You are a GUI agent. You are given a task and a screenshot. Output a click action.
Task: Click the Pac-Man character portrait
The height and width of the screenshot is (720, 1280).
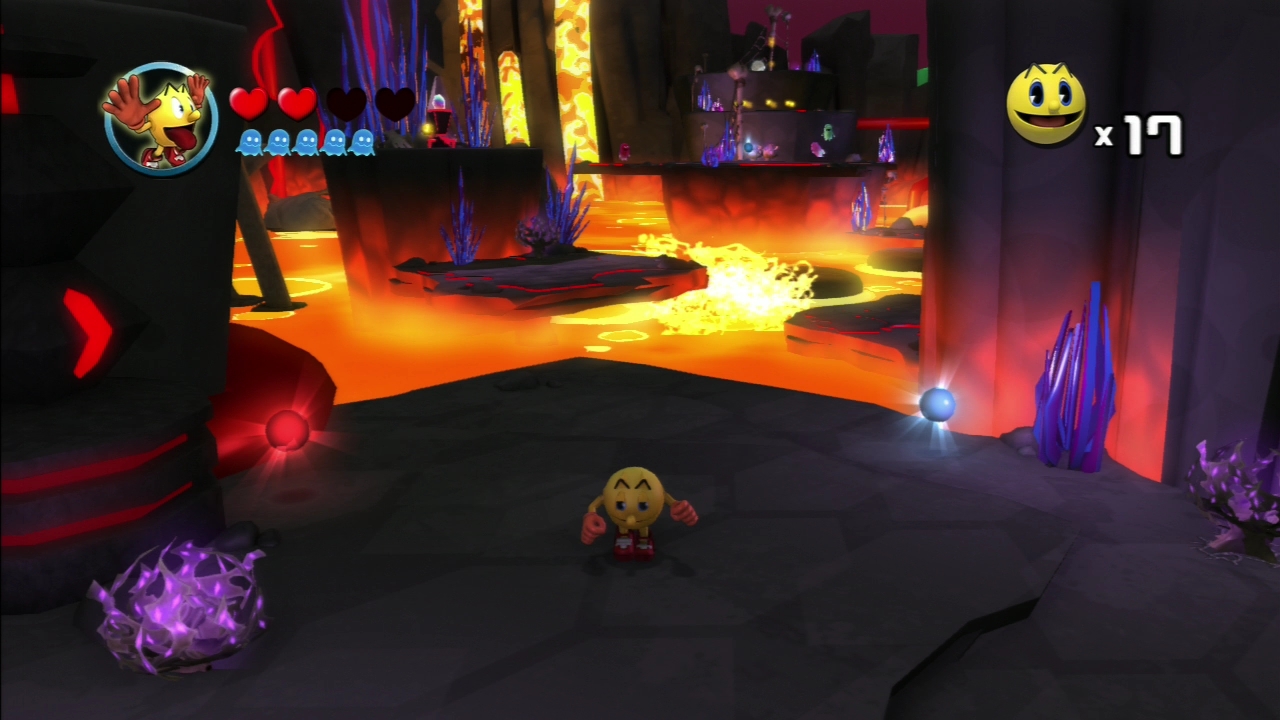pyautogui.click(x=160, y=118)
